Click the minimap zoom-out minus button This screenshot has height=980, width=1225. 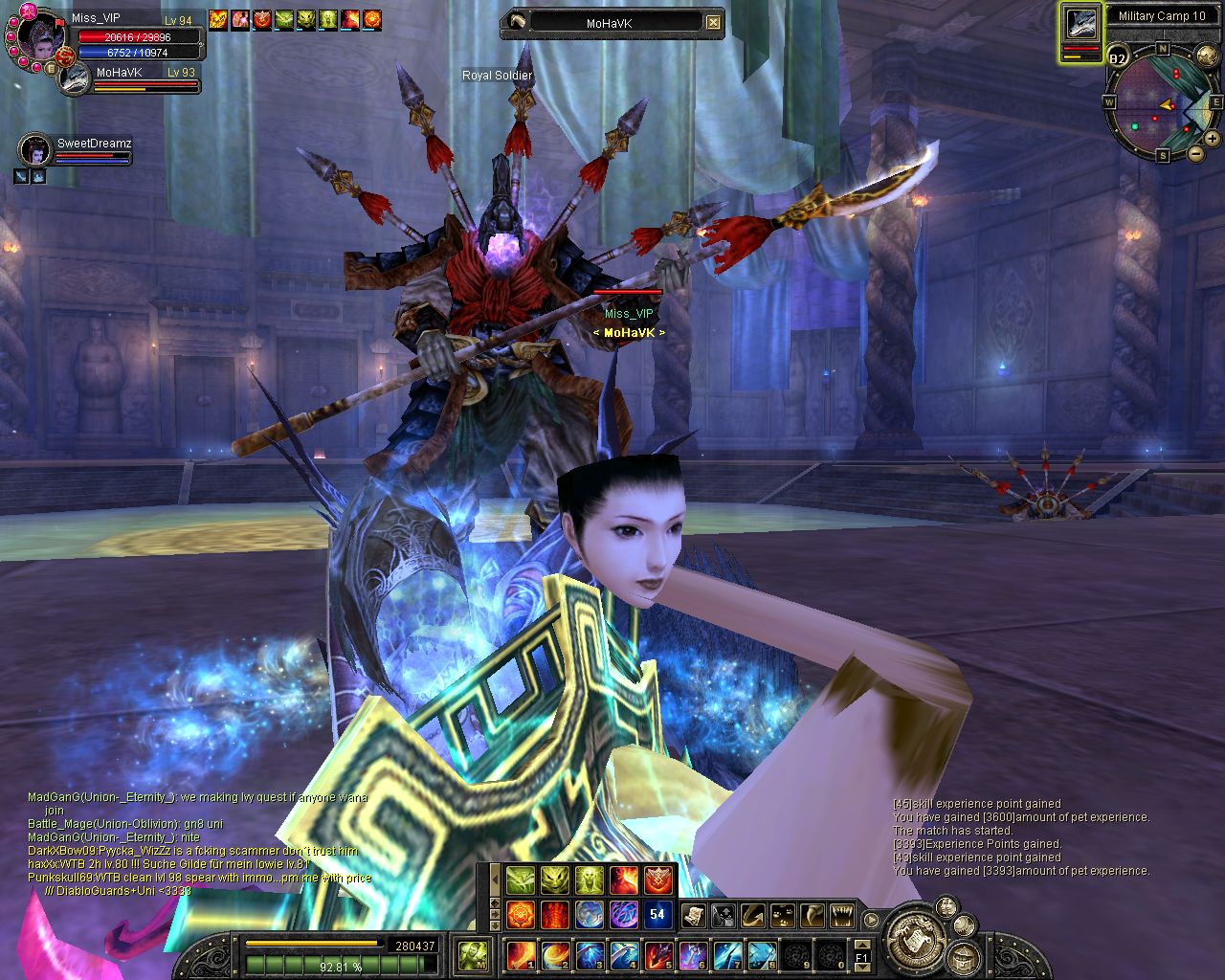coord(1195,153)
